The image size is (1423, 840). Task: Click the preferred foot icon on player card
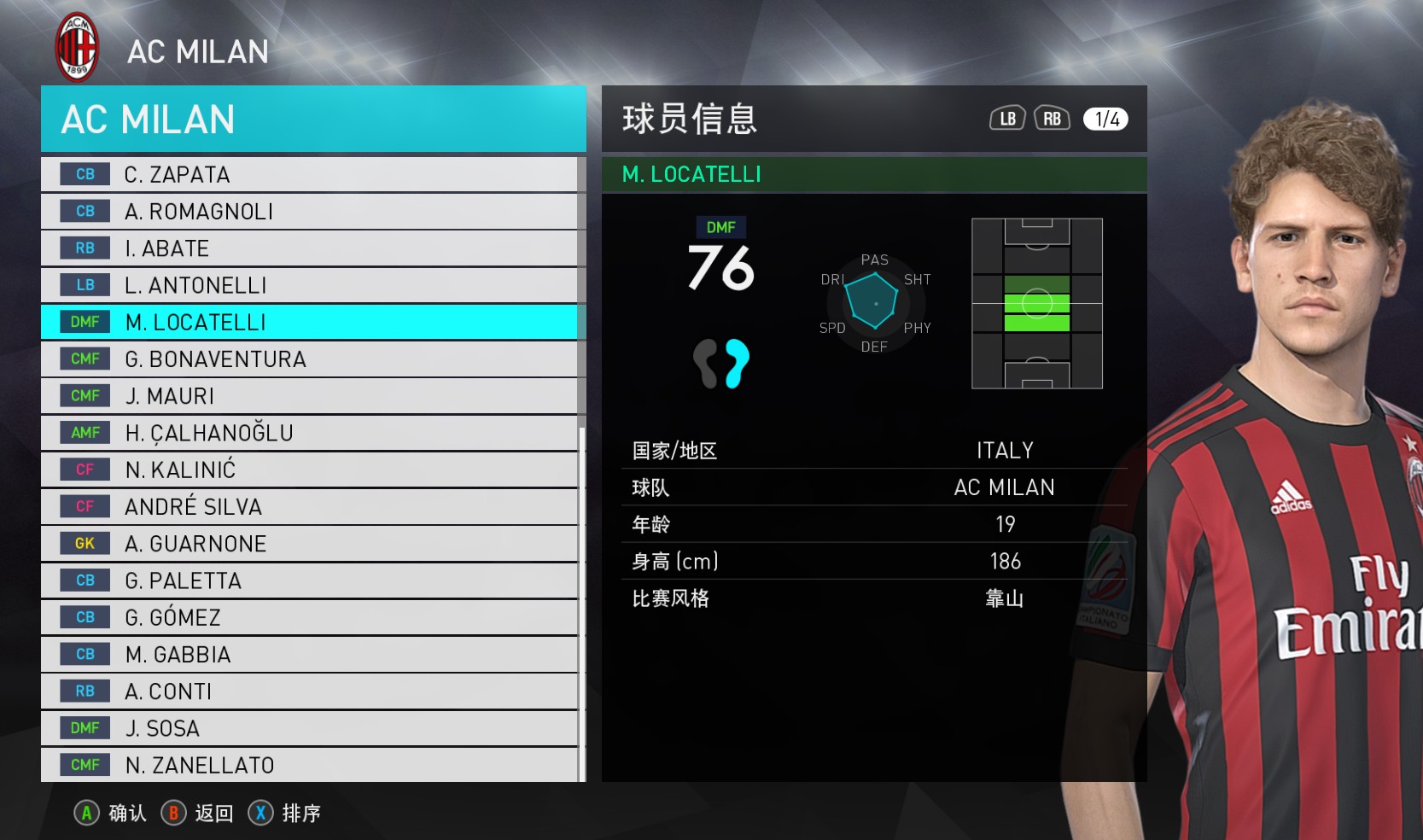[x=721, y=362]
